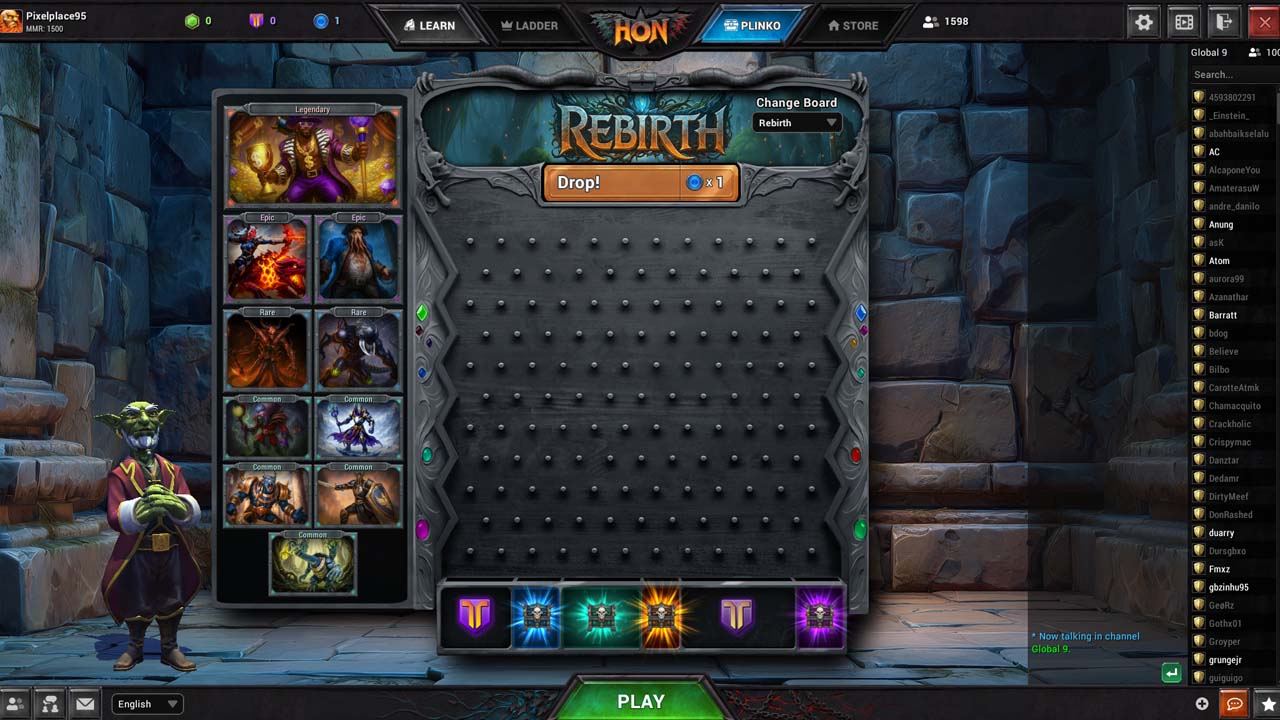Open the English language dropdown
The image size is (1280, 720).
pos(148,704)
